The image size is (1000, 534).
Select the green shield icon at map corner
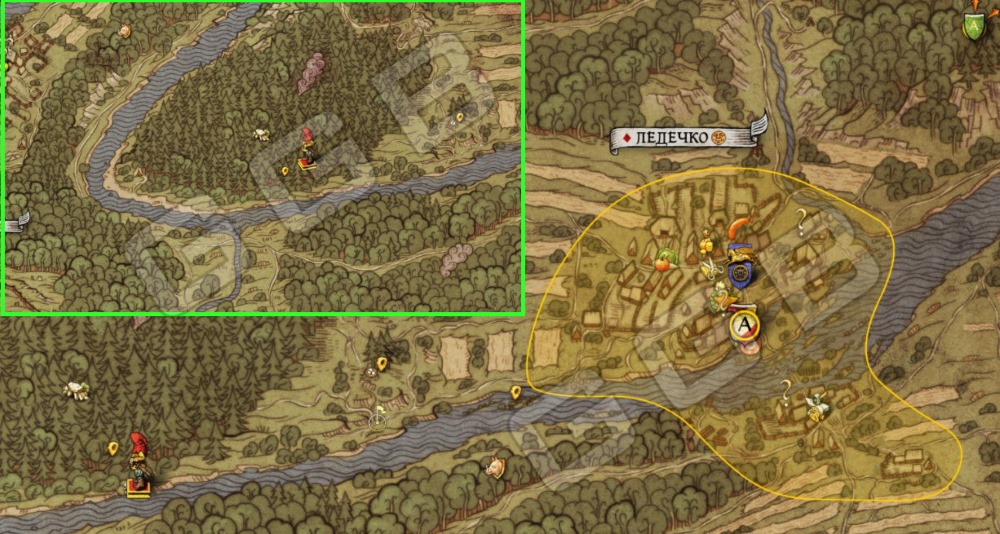click(972, 25)
